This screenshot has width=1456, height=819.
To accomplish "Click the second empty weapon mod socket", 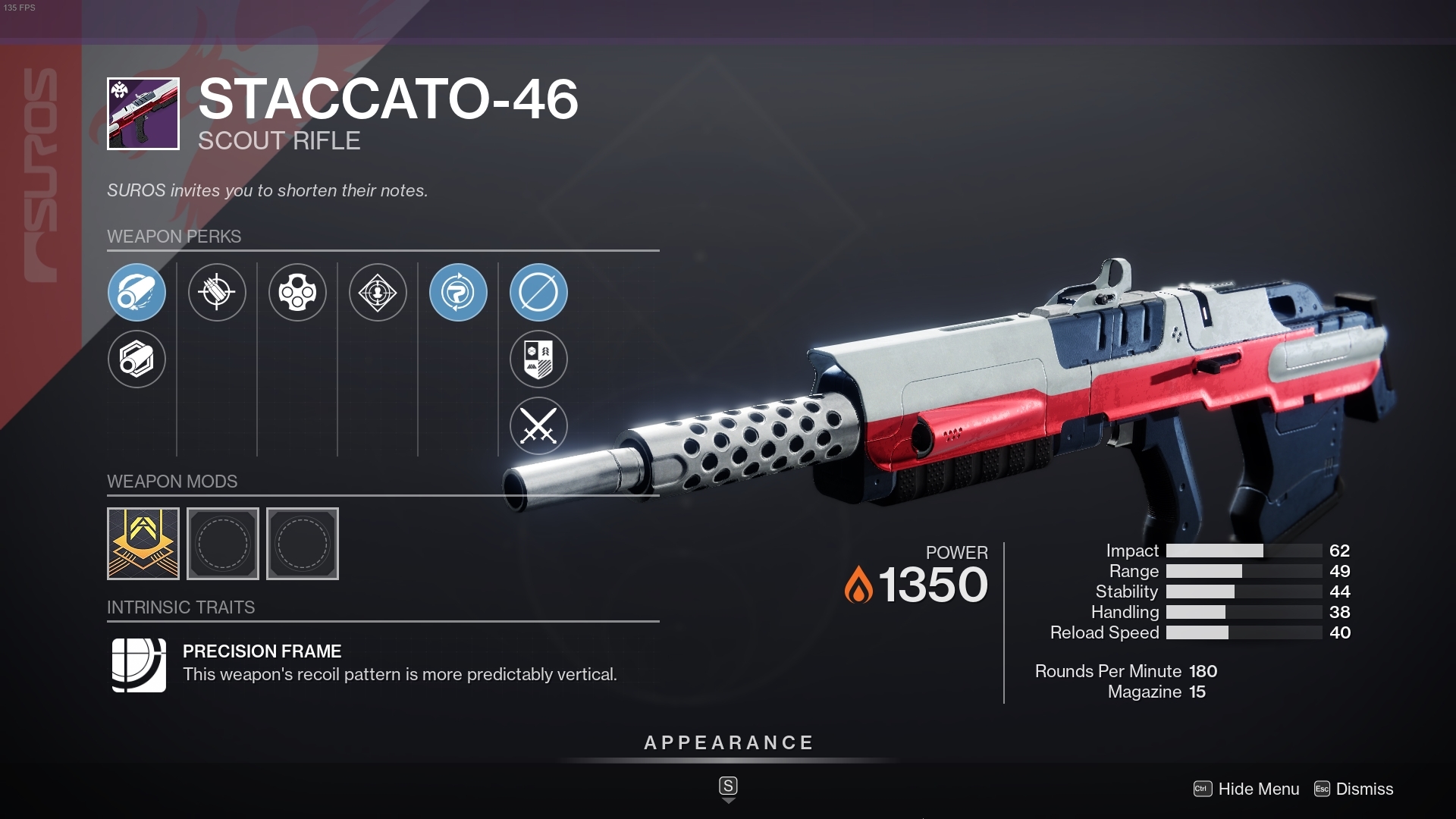I will tap(222, 543).
